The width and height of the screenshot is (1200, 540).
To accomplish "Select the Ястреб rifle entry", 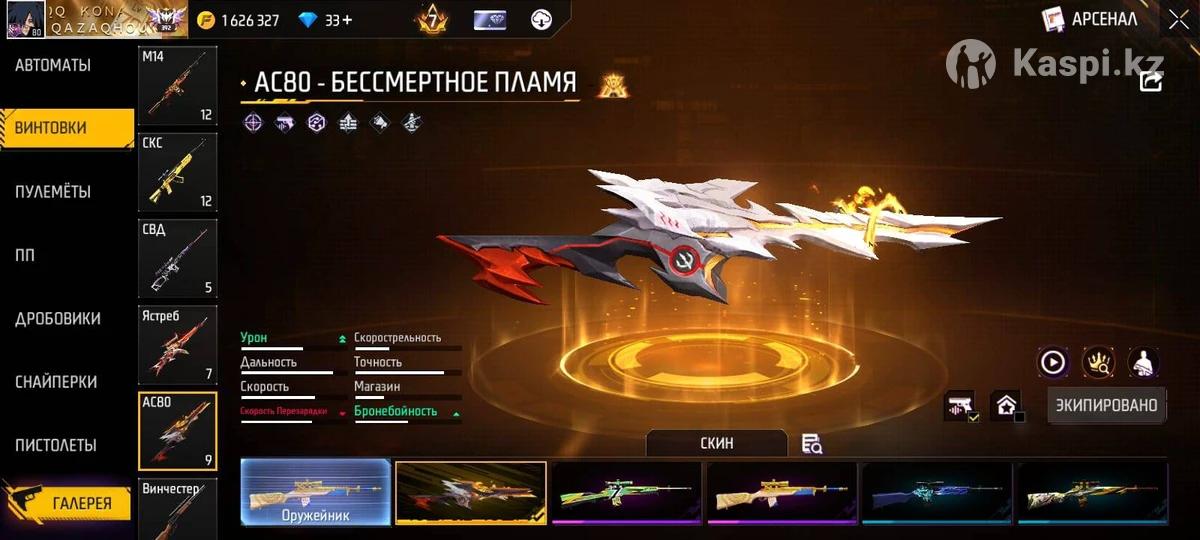I will pos(177,344).
